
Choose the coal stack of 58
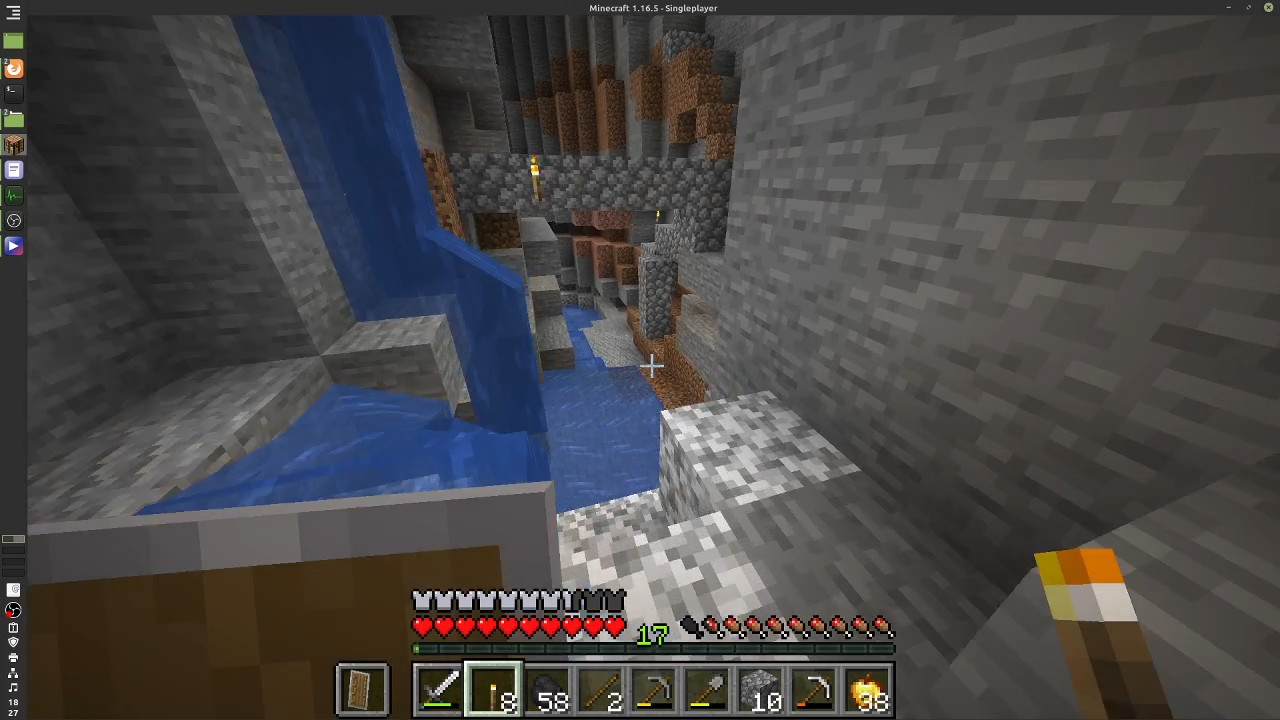[547, 689]
